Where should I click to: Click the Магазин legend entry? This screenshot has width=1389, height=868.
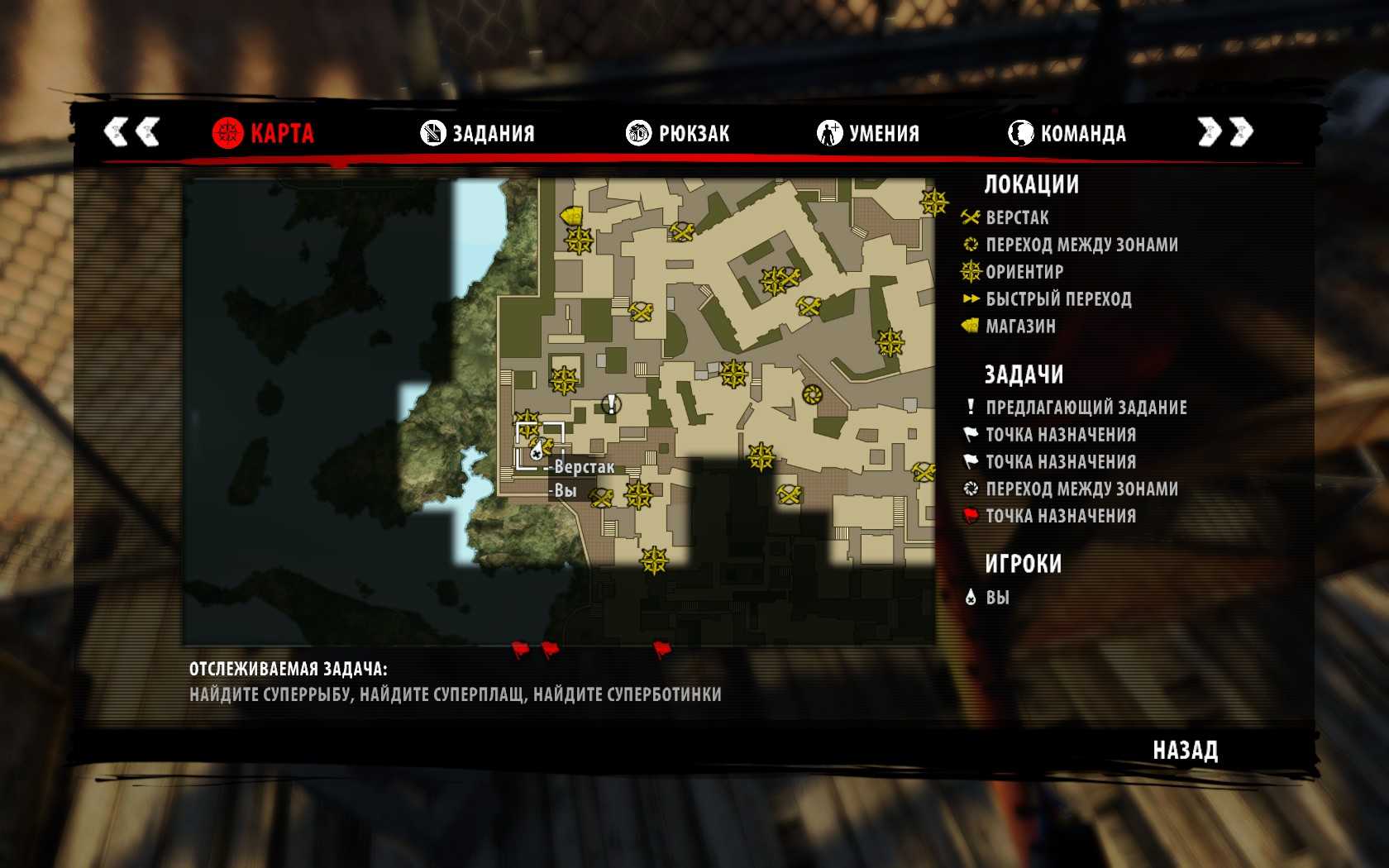pos(1020,327)
